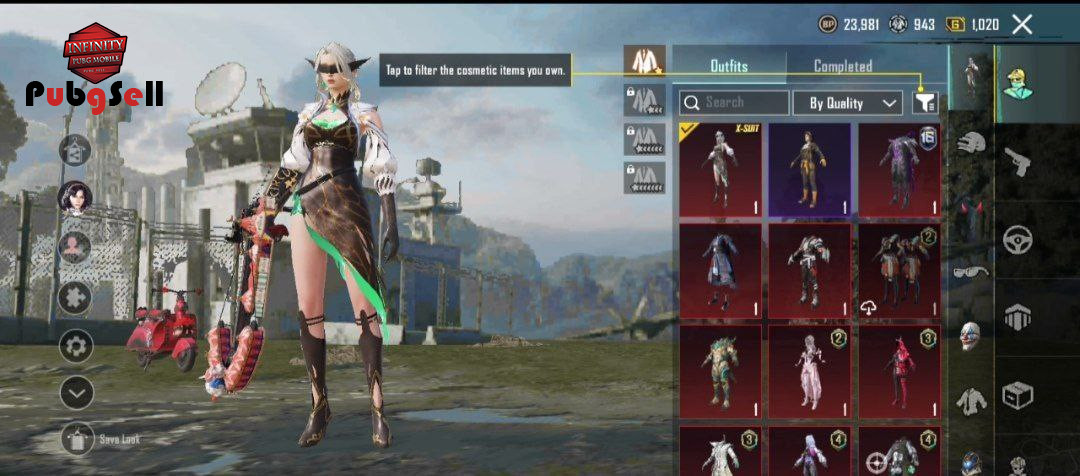Viewport: 1080px width, 476px height.
Task: Select the X-Suit outfit thumbnail
Action: point(720,169)
